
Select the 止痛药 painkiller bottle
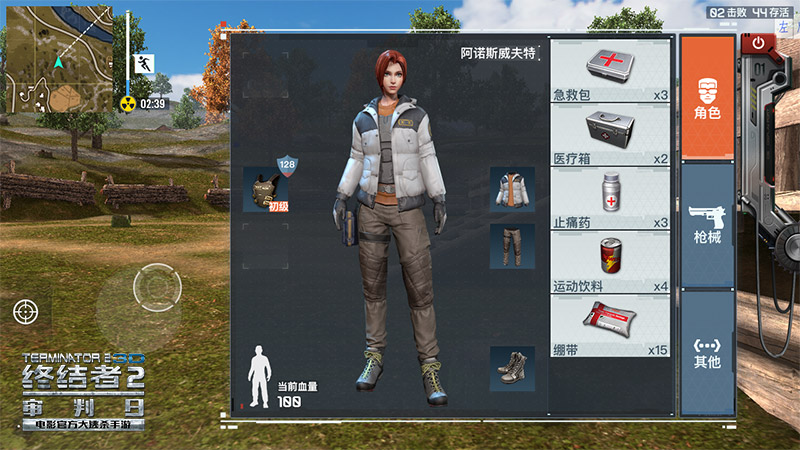[x=611, y=200]
